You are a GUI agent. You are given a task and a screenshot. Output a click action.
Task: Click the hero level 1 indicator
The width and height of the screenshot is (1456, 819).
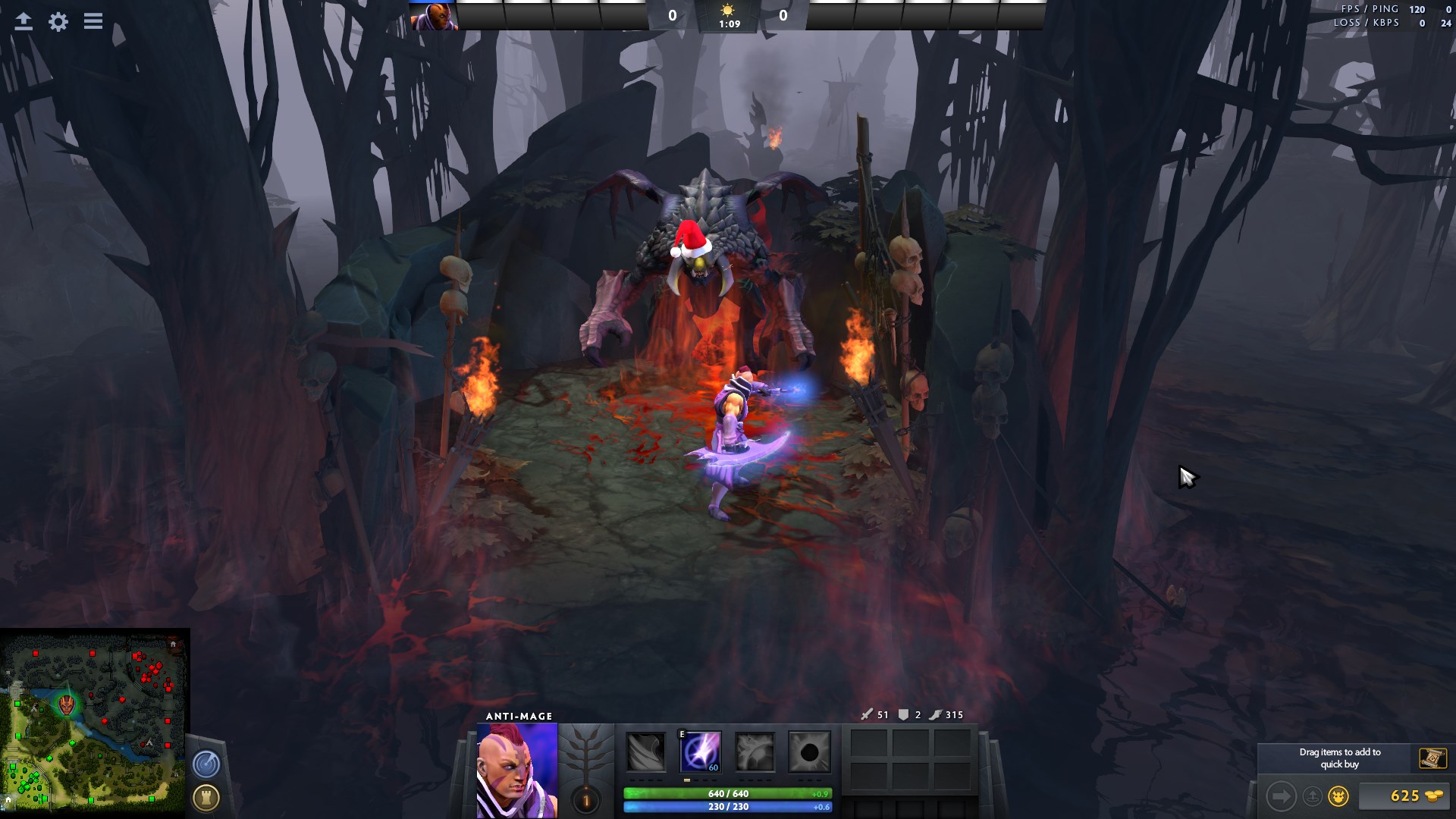[x=585, y=800]
